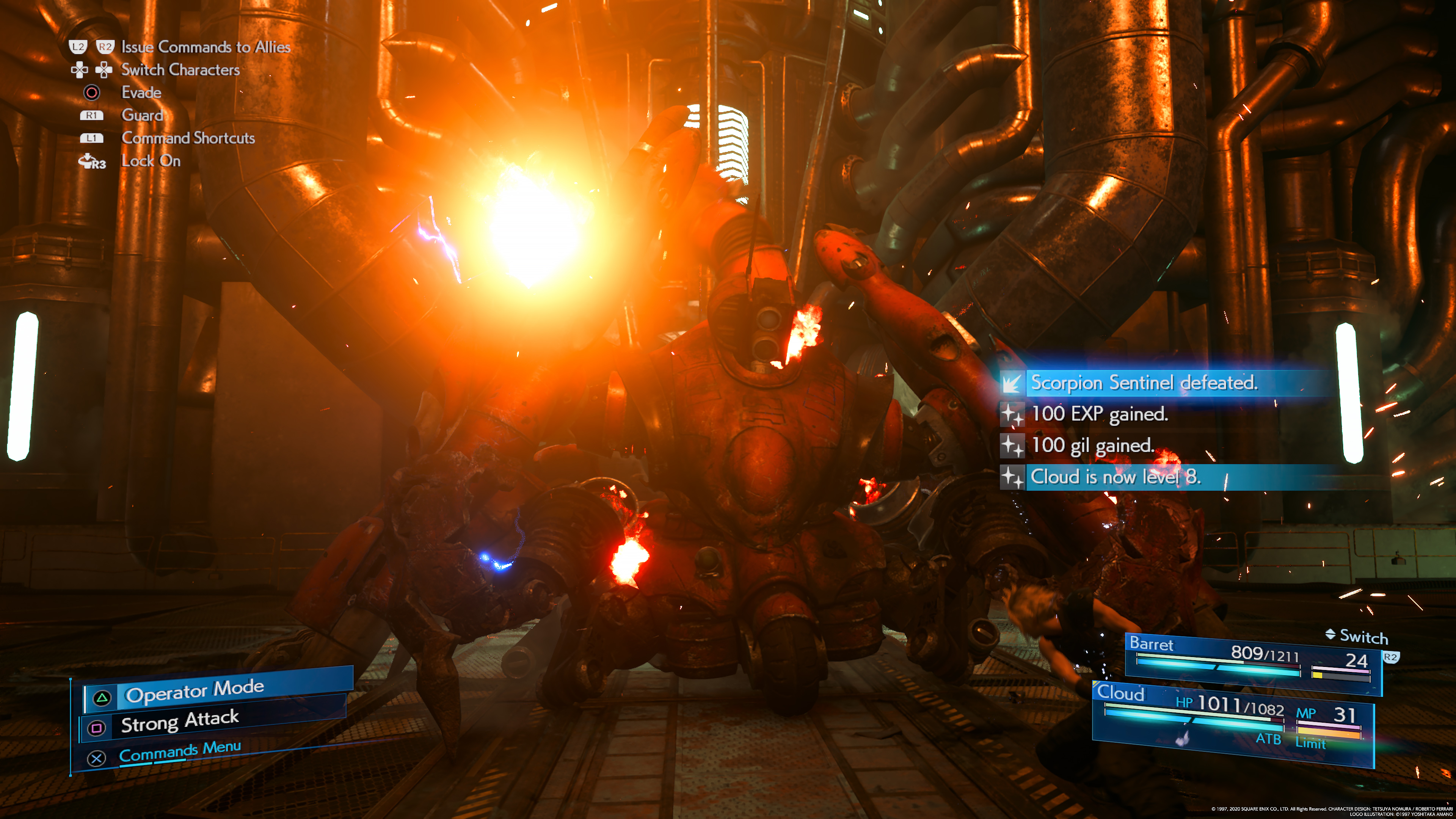This screenshot has height=819, width=1456.
Task: Select the Operator Mode command
Action: [x=195, y=691]
